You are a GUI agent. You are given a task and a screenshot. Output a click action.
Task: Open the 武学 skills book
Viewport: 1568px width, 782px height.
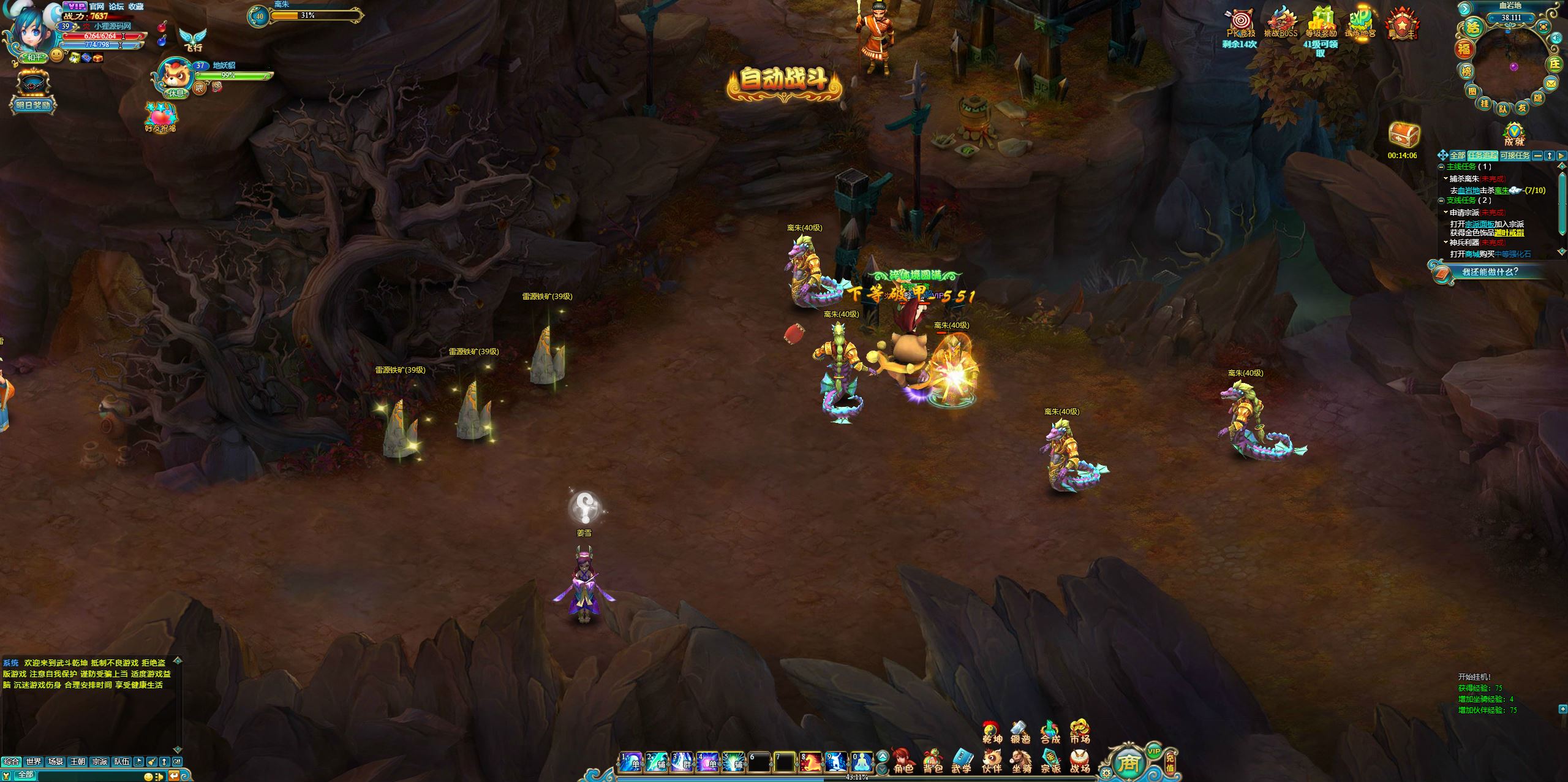click(x=962, y=760)
